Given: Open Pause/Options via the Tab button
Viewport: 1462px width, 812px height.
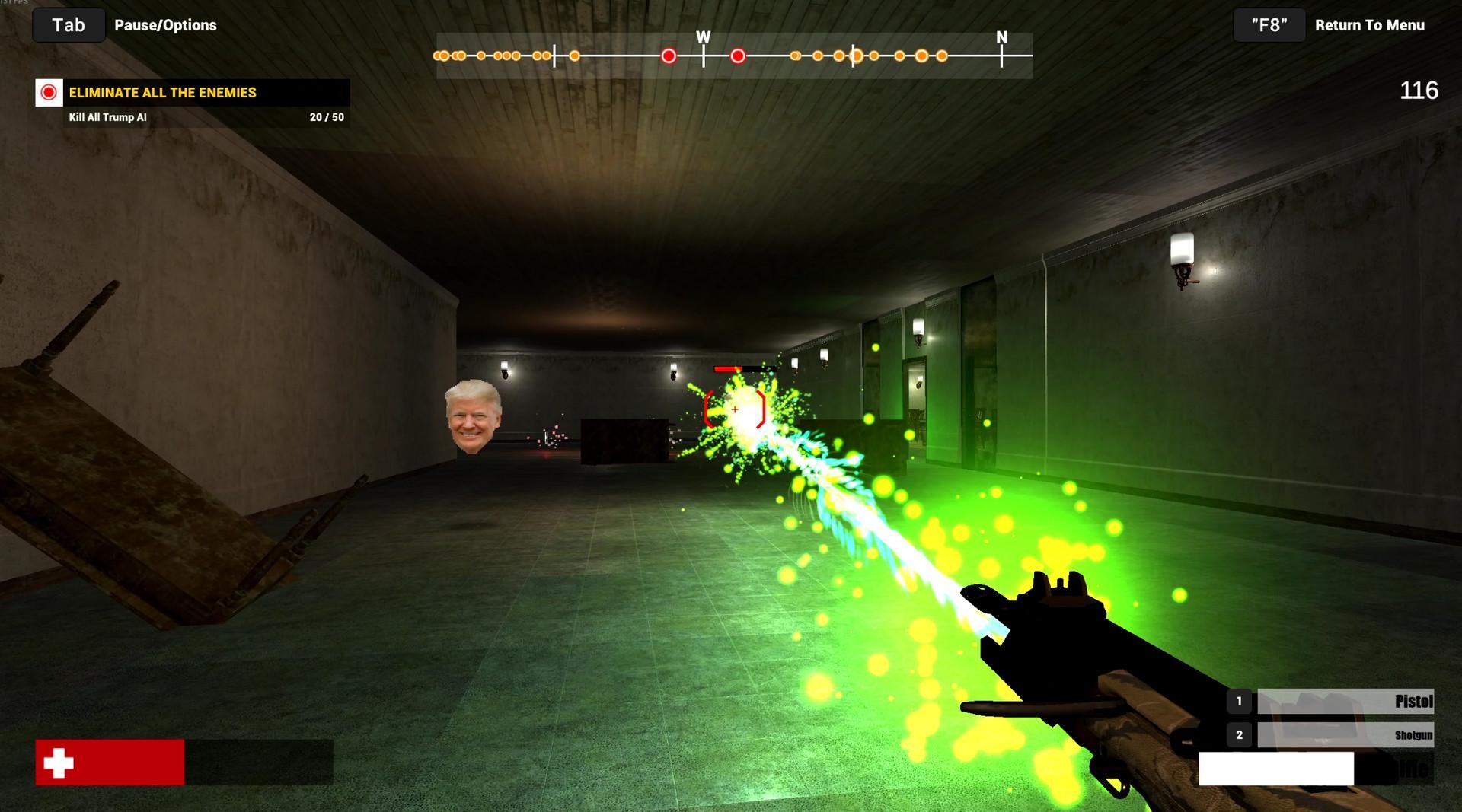Looking at the screenshot, I should point(68,24).
